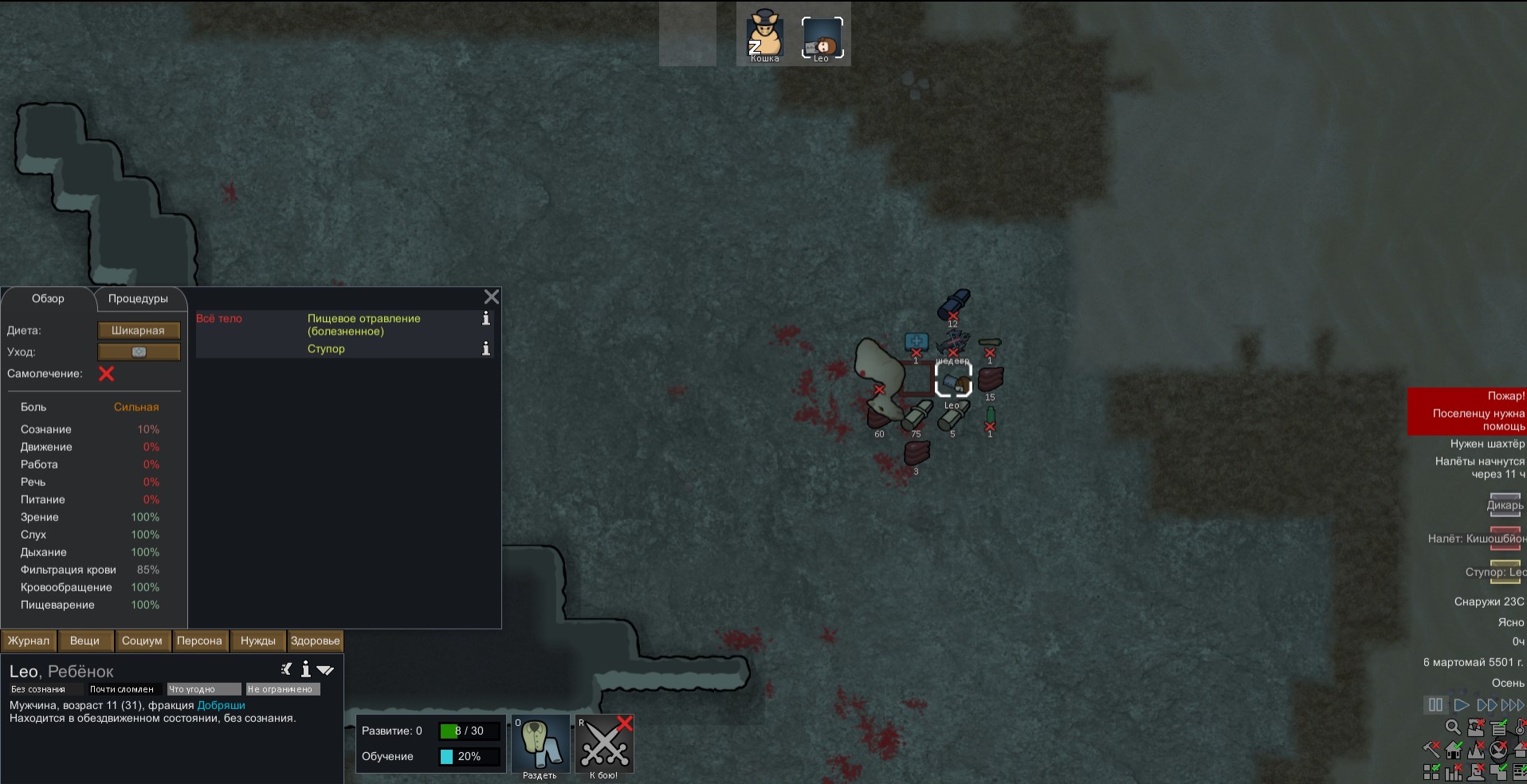Toggle the Самолечение red cross
The height and width of the screenshot is (784, 1527).
click(x=106, y=374)
